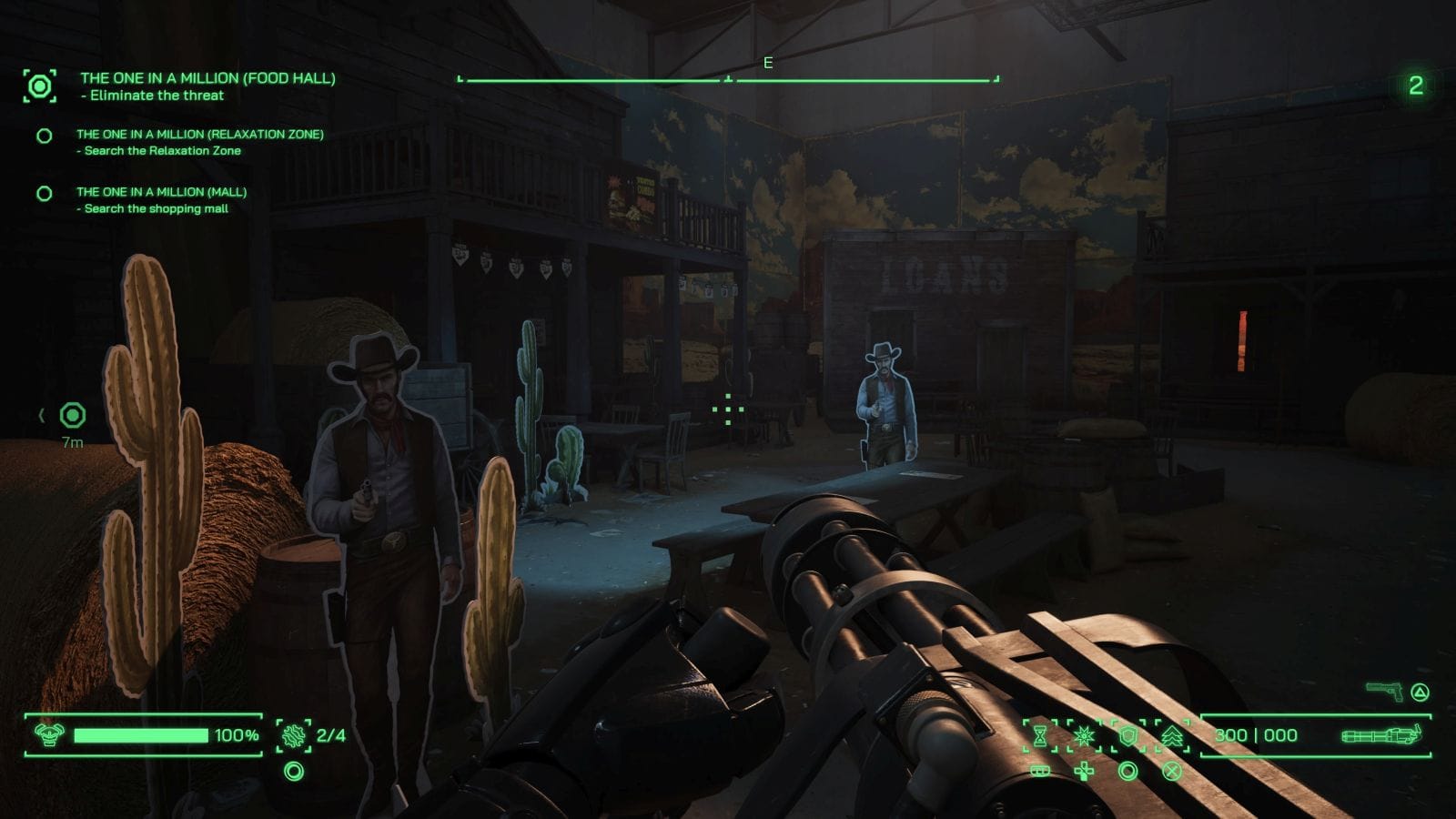Viewport: 1456px width, 819px height.
Task: Click the robot armor status icon
Action: click(x=48, y=733)
